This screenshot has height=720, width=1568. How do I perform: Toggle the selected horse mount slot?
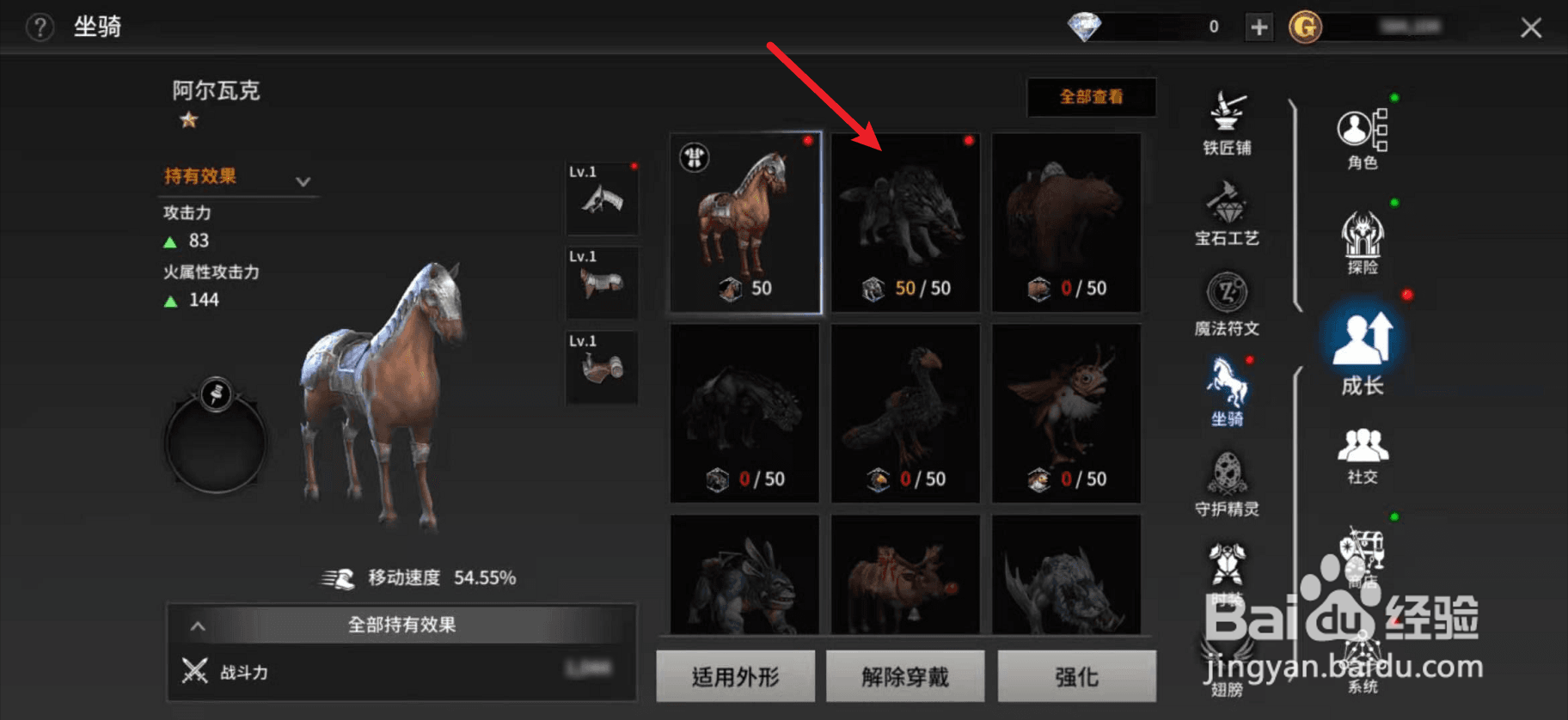[744, 222]
